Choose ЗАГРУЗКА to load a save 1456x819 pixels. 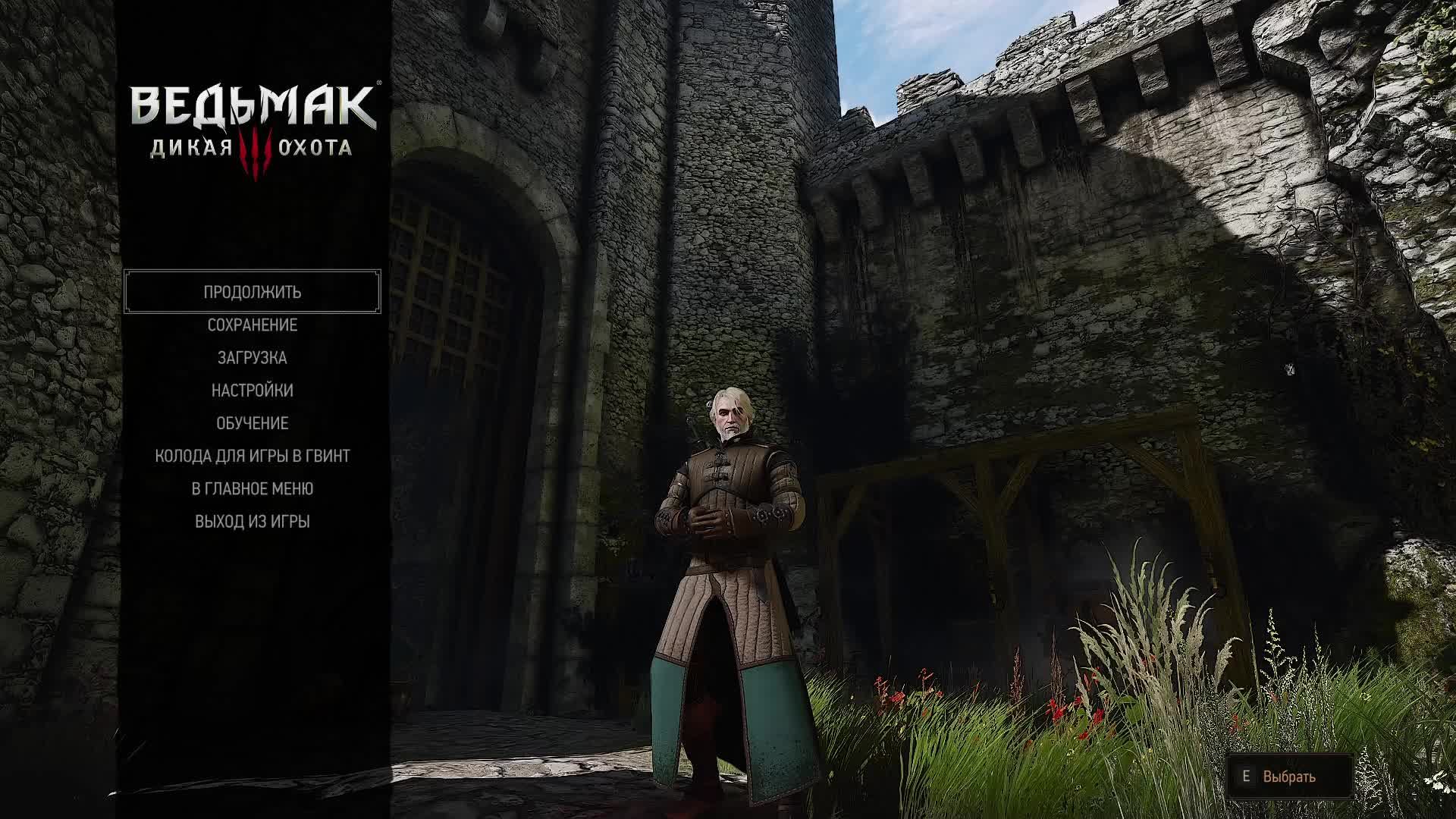point(253,358)
